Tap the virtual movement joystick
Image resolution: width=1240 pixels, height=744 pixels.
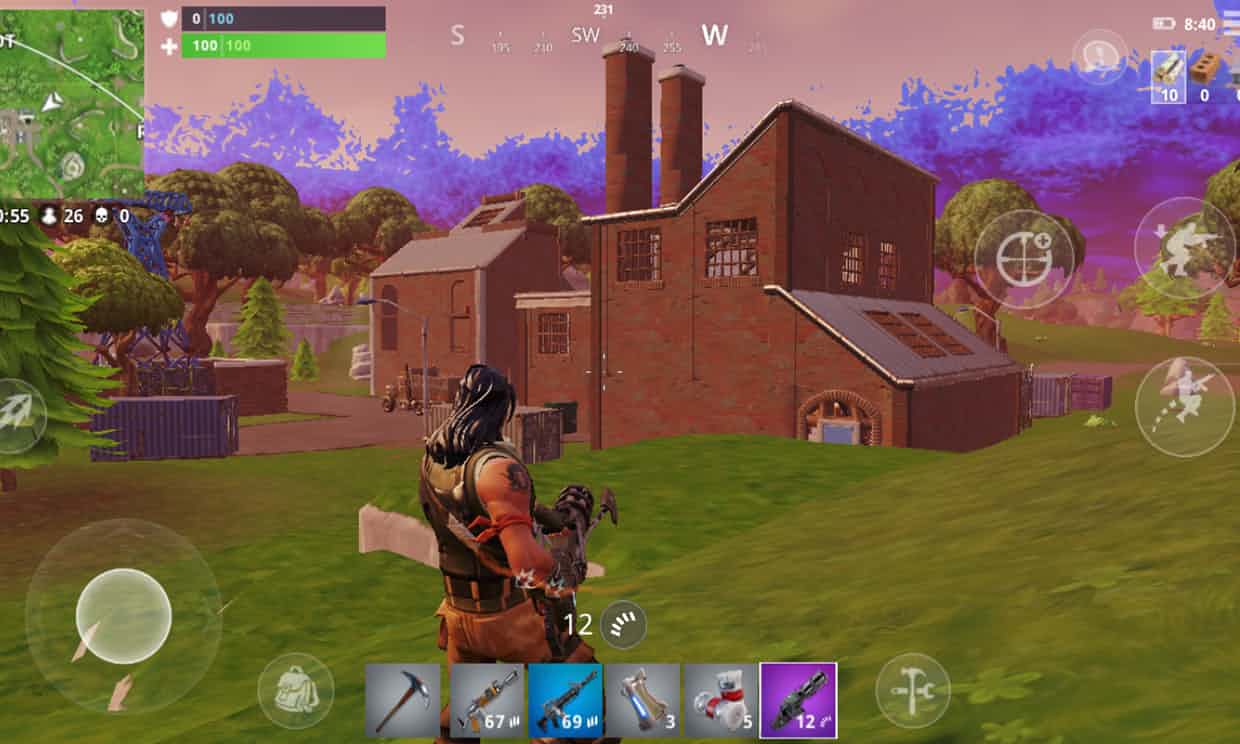pyautogui.click(x=123, y=615)
